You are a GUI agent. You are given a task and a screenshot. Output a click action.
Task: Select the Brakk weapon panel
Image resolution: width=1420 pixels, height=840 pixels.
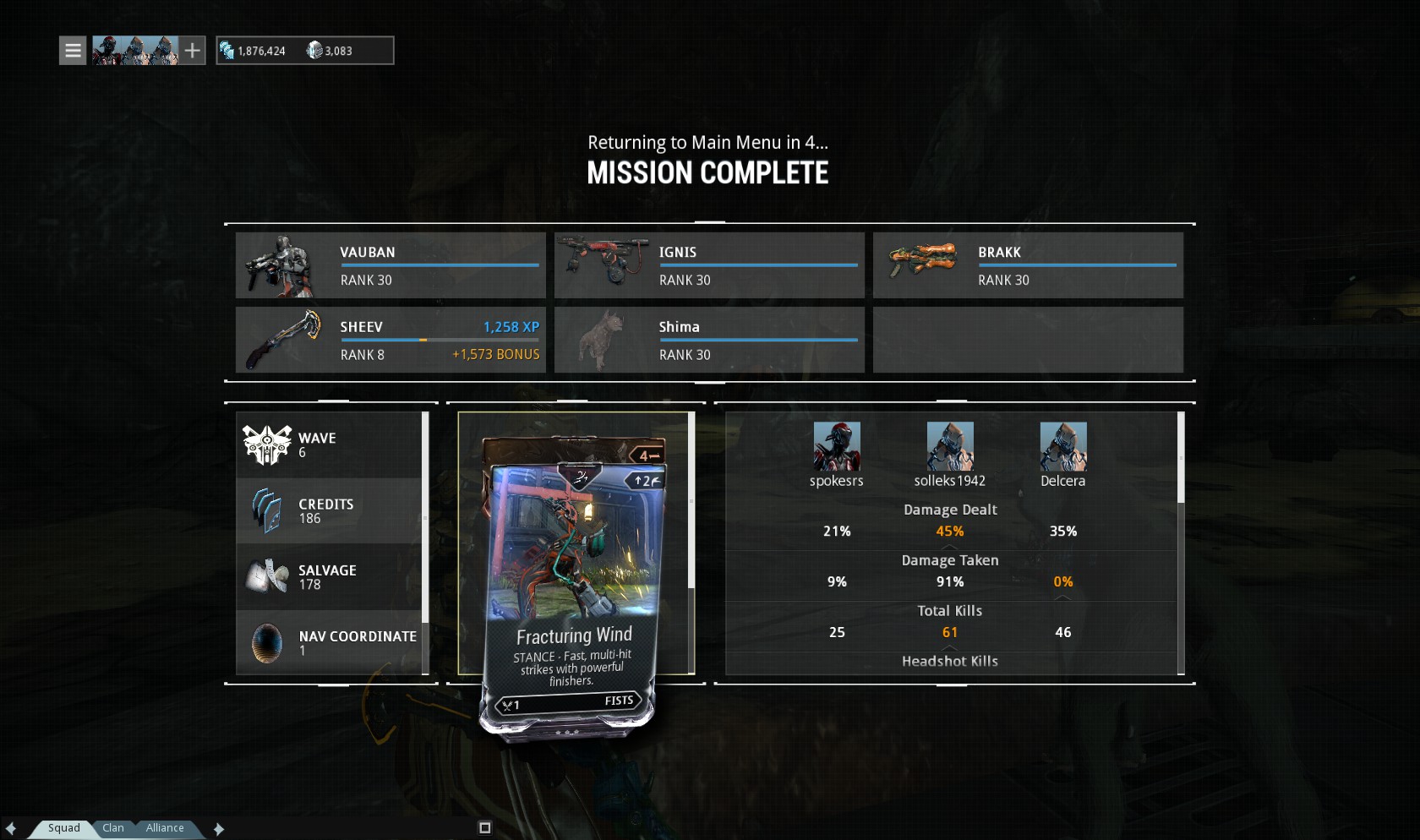pyautogui.click(x=1028, y=265)
